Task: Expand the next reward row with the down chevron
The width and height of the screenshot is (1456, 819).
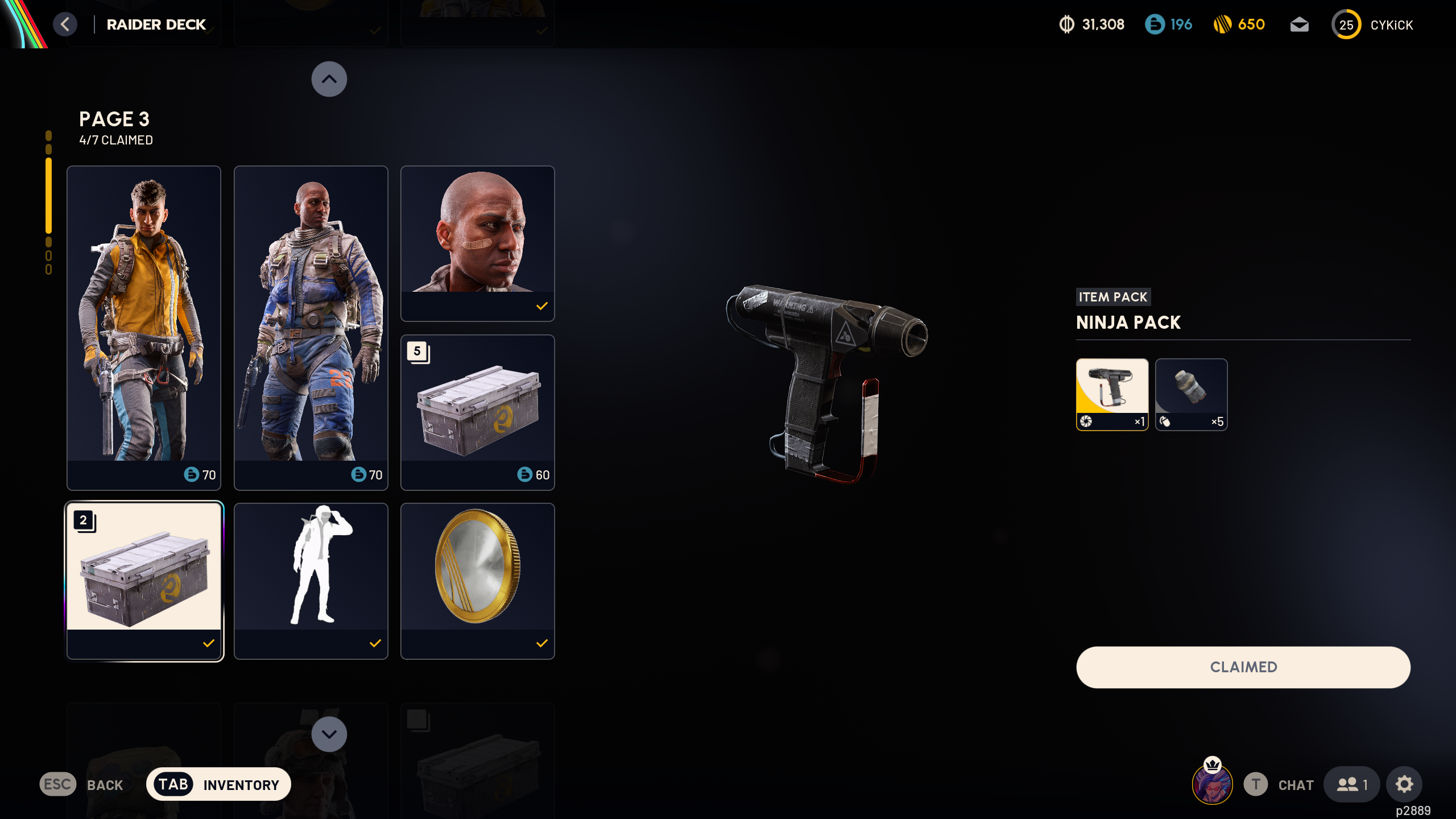Action: 329,734
